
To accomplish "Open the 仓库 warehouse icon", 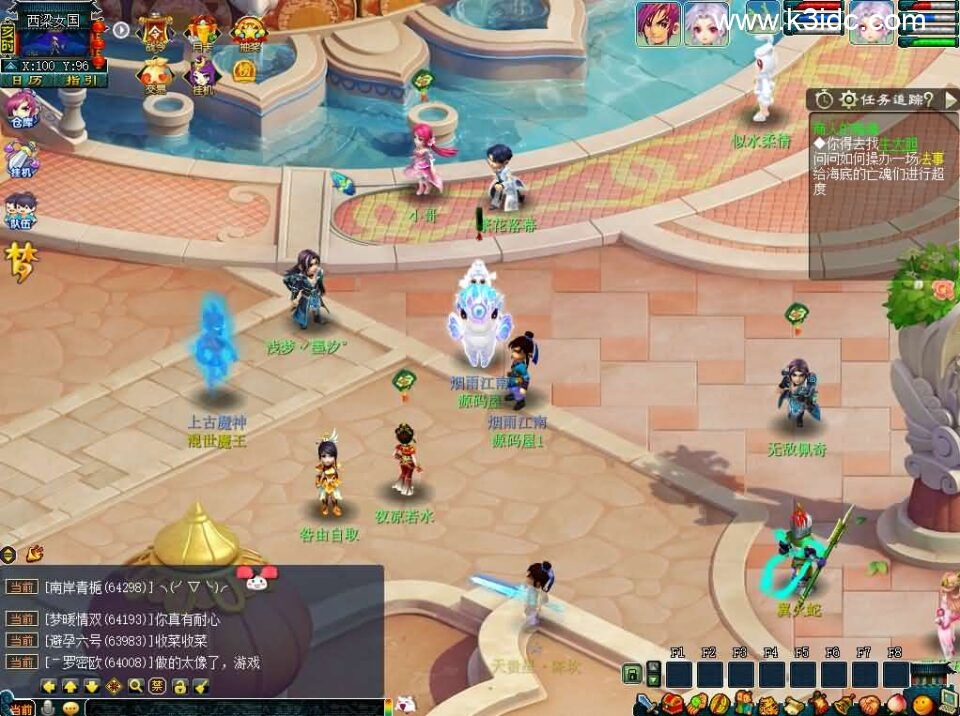I will coord(21,108).
